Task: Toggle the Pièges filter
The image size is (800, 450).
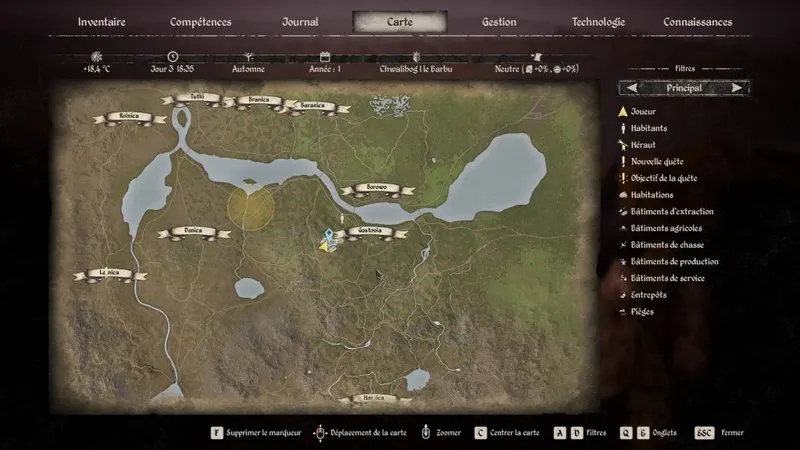Action: 641,312
